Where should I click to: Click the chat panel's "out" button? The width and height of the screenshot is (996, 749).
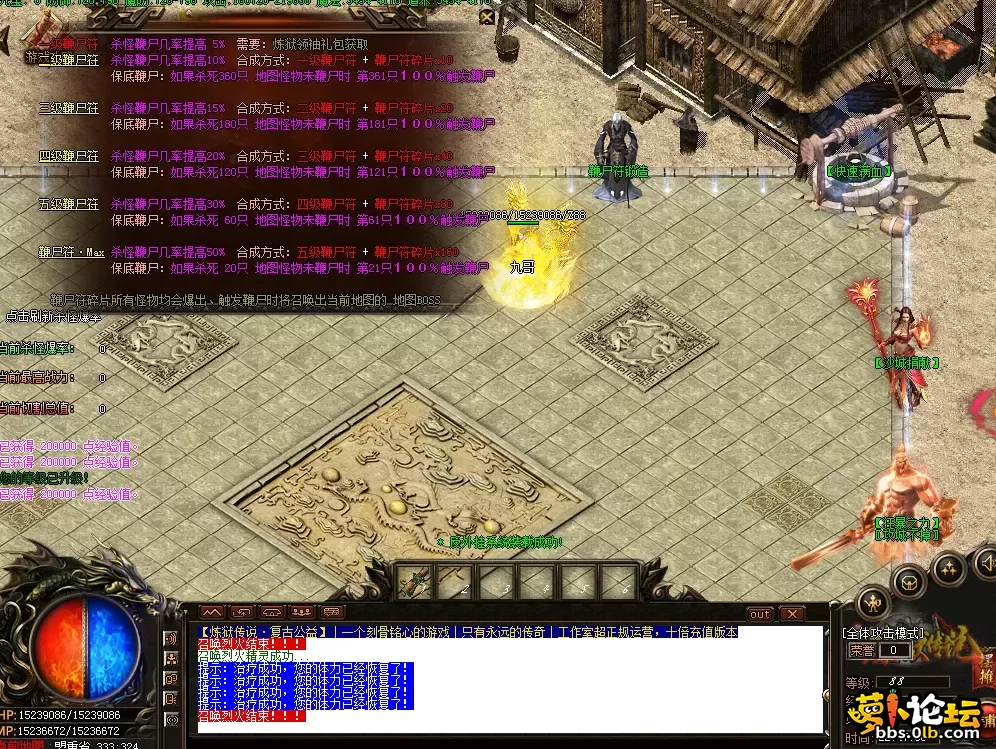760,613
